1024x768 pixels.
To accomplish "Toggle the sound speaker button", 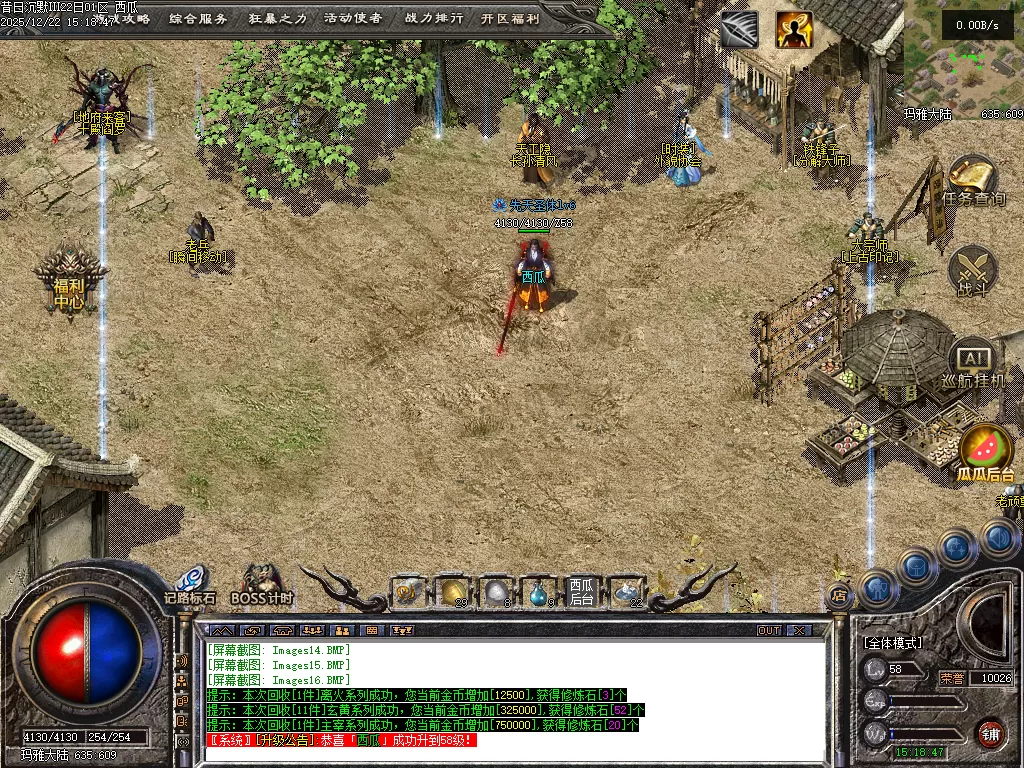I will pyautogui.click(x=998, y=540).
